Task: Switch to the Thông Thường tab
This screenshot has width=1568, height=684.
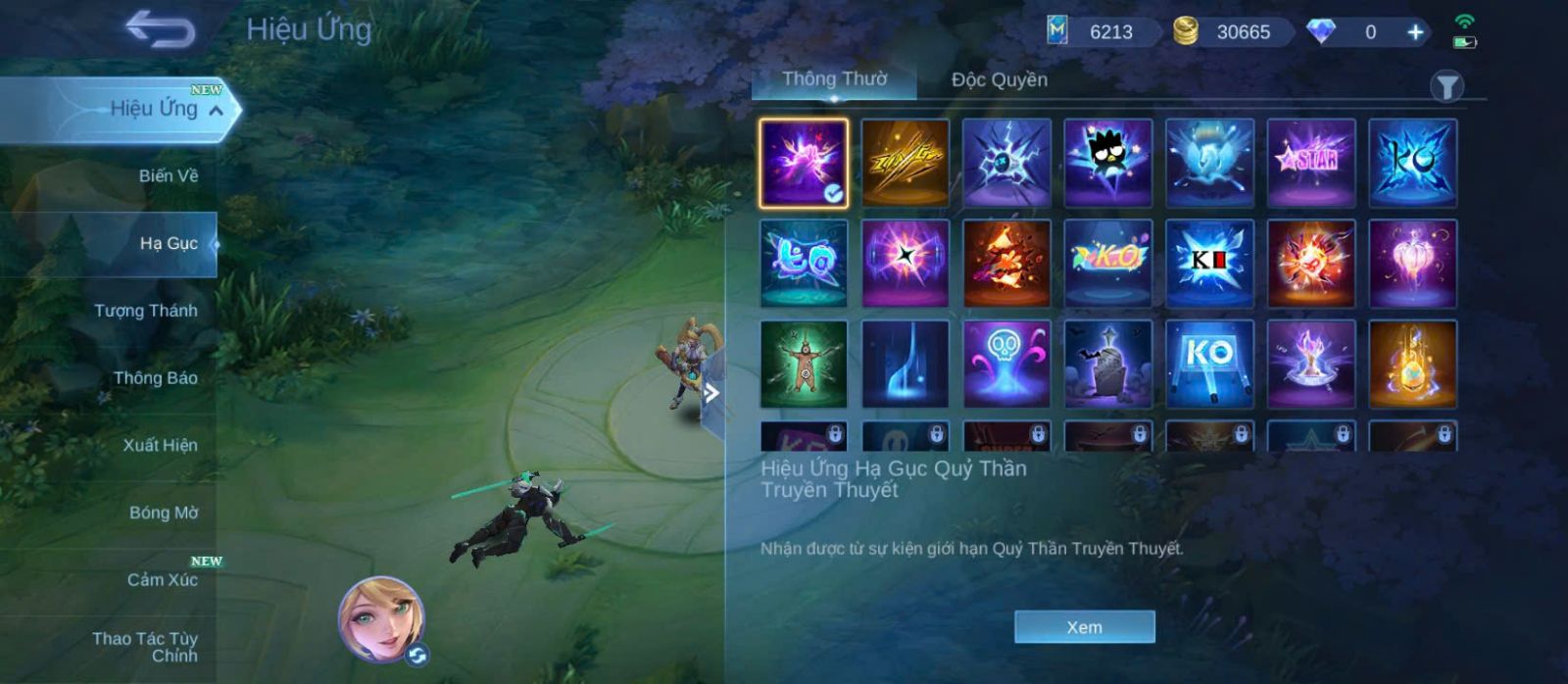Action: tap(834, 79)
